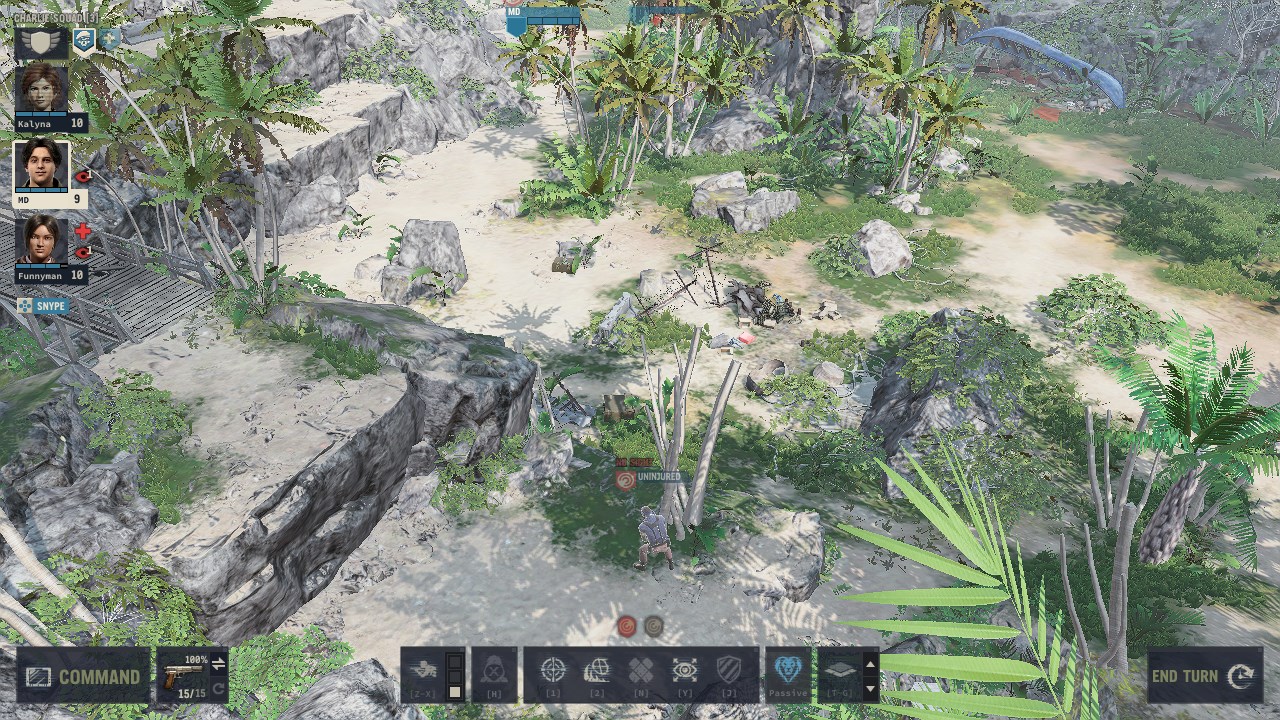Click the SNYPE button
Screen dimensions: 1280x720
(x=43, y=305)
